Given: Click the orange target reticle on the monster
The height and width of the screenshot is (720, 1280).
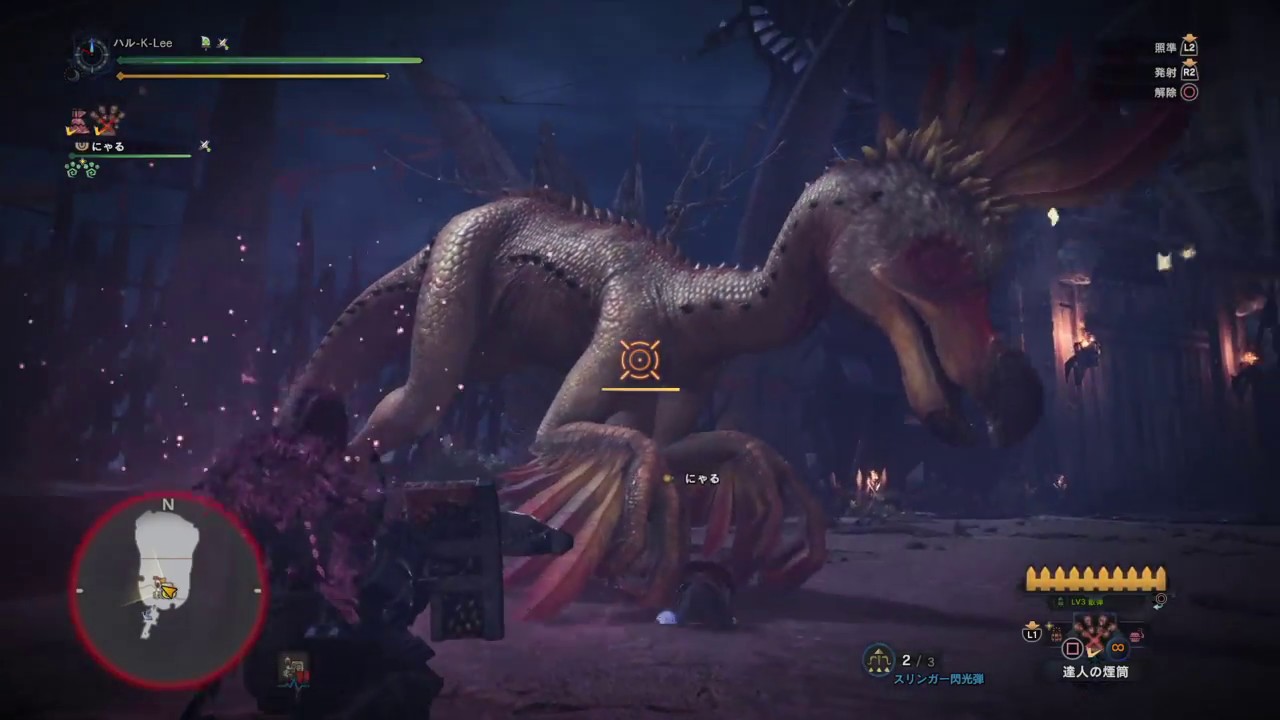Looking at the screenshot, I should pos(639,360).
